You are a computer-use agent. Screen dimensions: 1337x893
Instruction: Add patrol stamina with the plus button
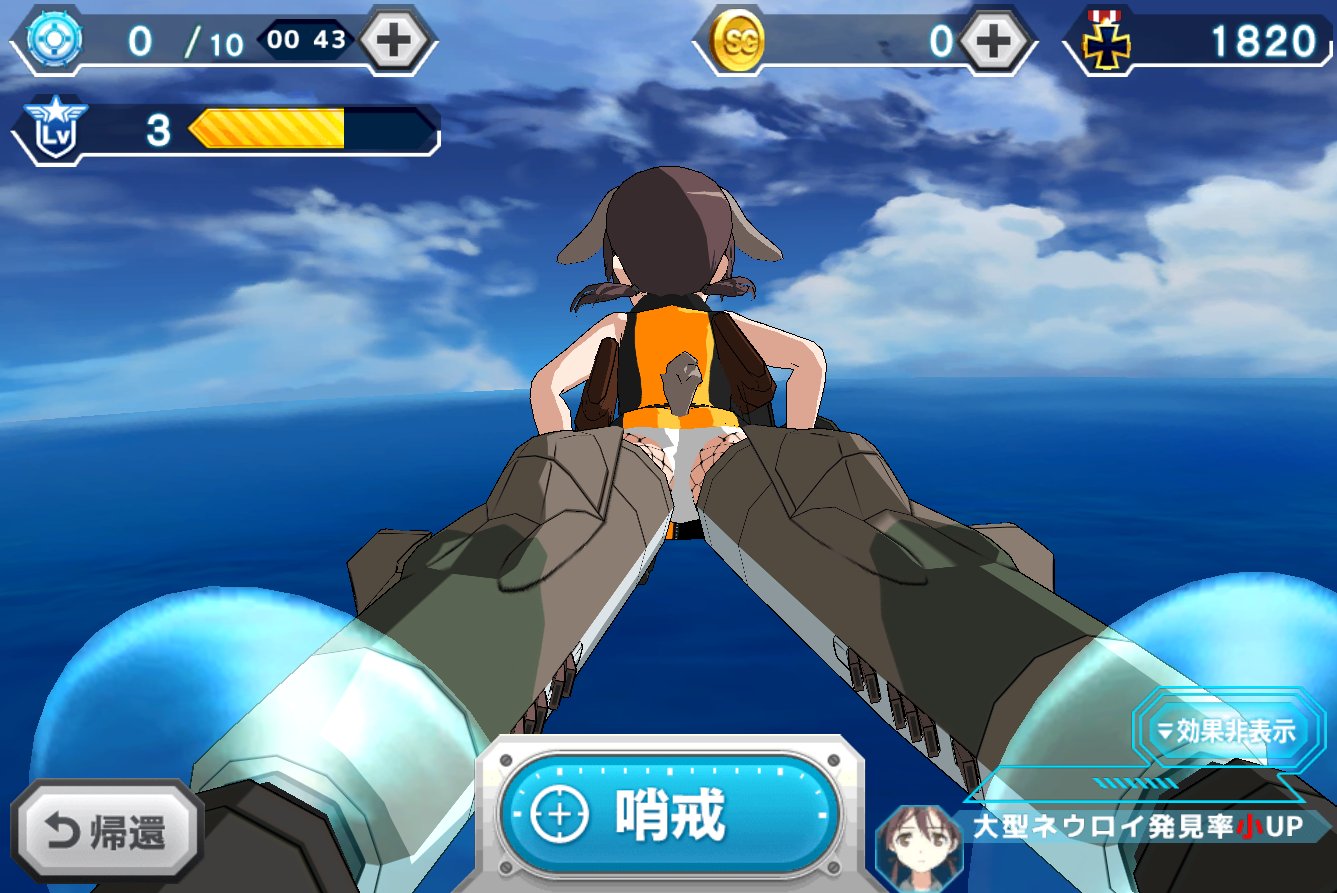pyautogui.click(x=395, y=41)
